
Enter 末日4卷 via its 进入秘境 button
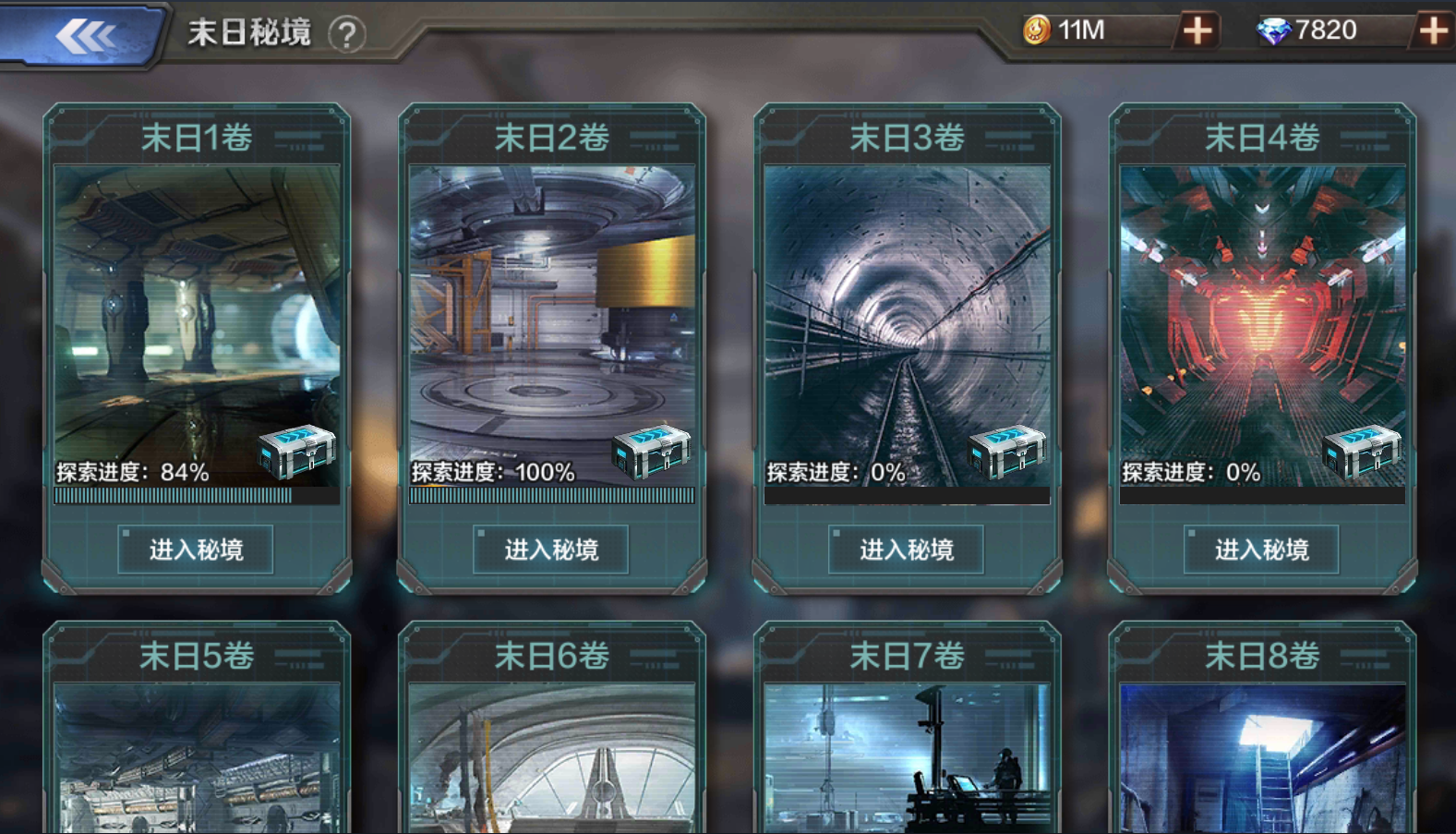point(1260,549)
